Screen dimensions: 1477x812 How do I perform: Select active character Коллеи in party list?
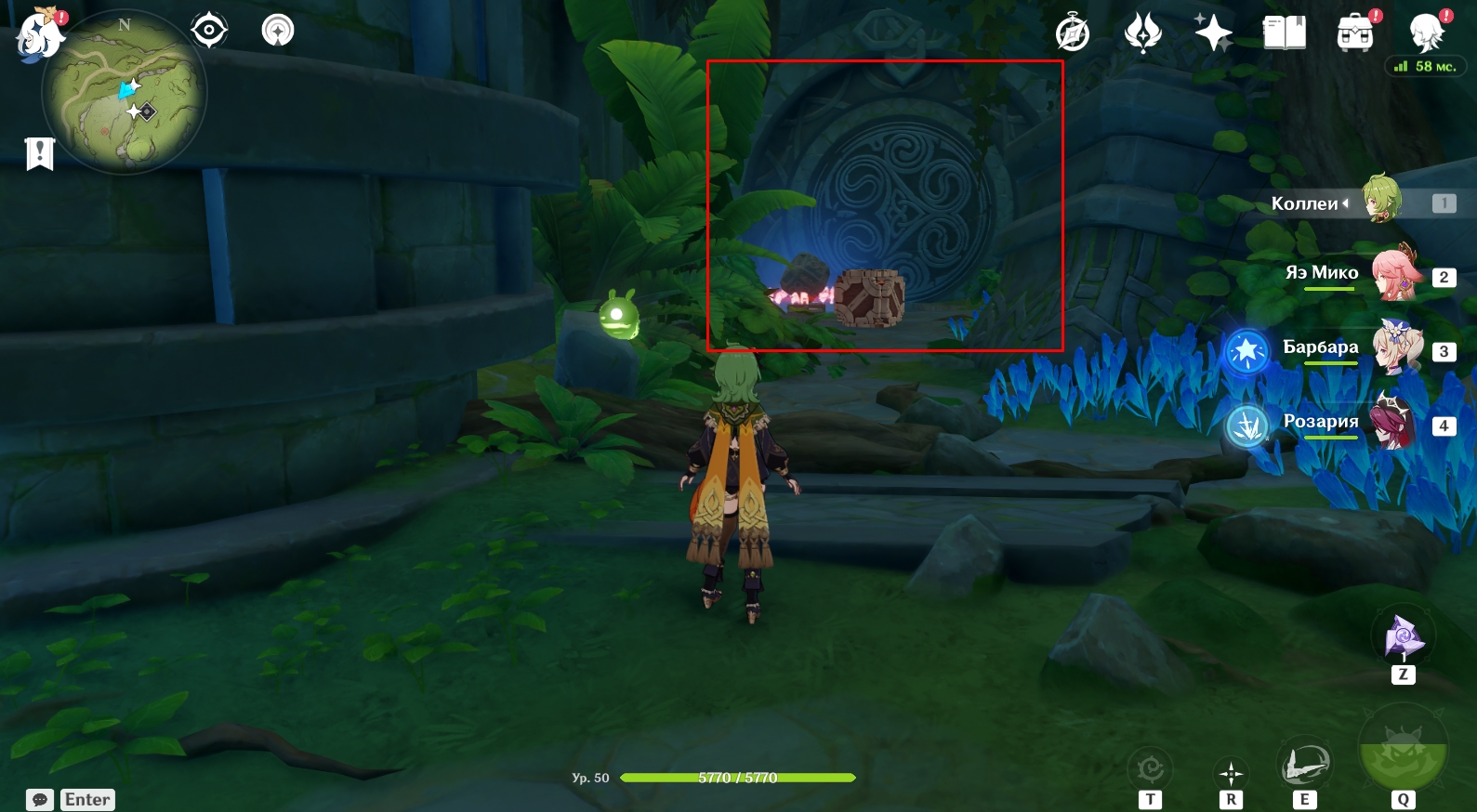click(1382, 199)
